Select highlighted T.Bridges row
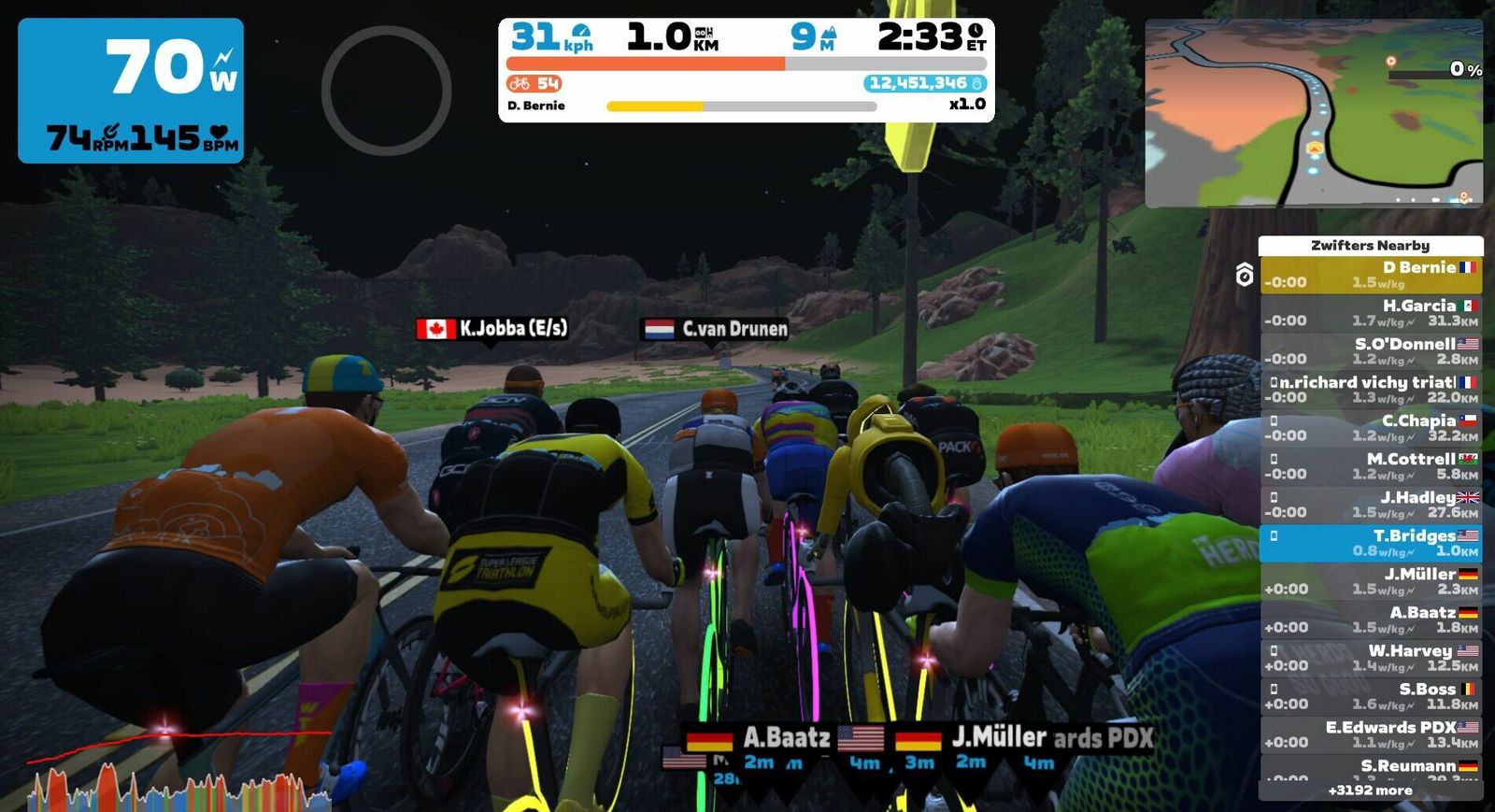 (1370, 543)
